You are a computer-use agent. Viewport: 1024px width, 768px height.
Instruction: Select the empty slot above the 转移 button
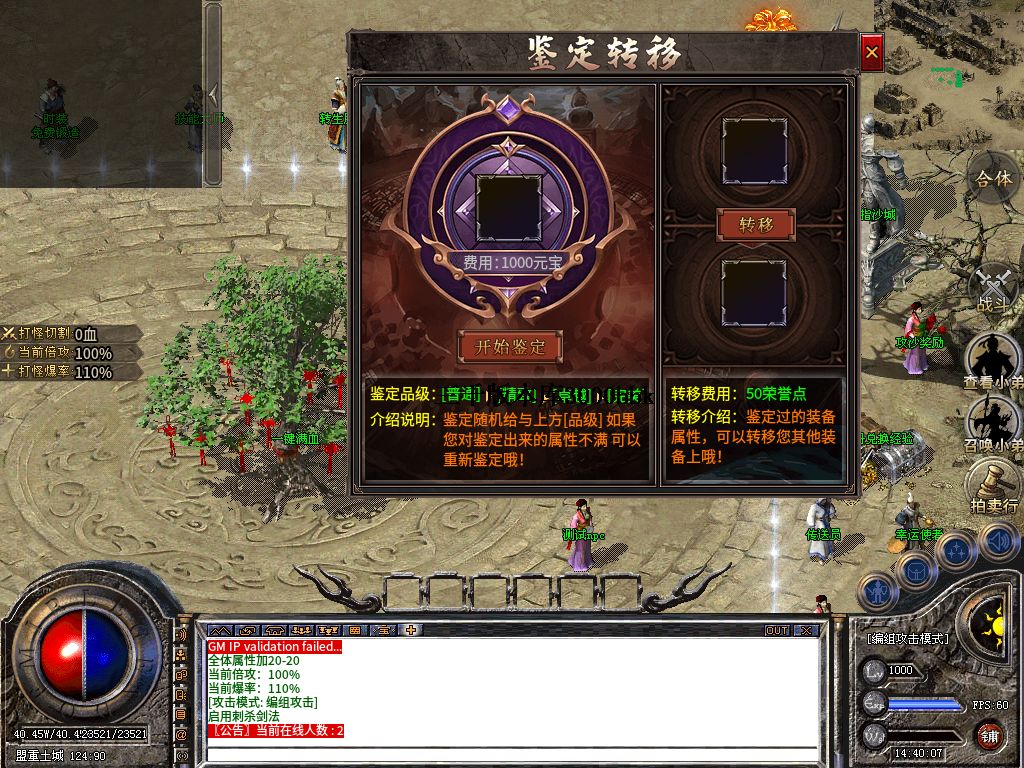(756, 150)
